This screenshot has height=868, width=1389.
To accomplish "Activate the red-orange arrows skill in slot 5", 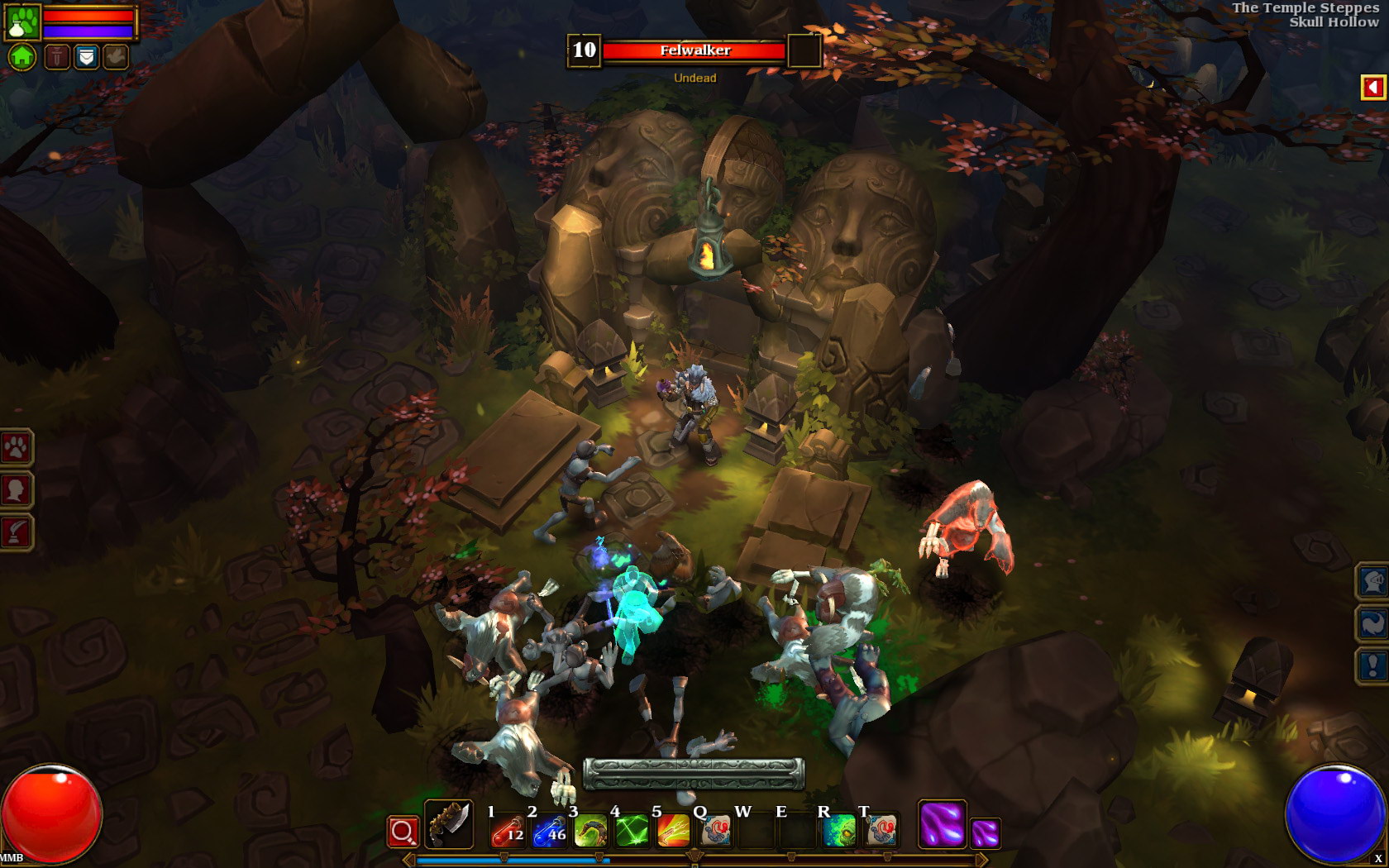I will point(673,831).
